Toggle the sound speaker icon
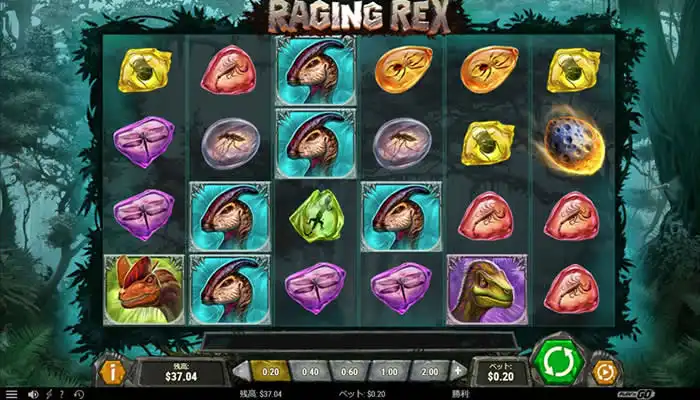700x400 pixels. click(x=32, y=394)
